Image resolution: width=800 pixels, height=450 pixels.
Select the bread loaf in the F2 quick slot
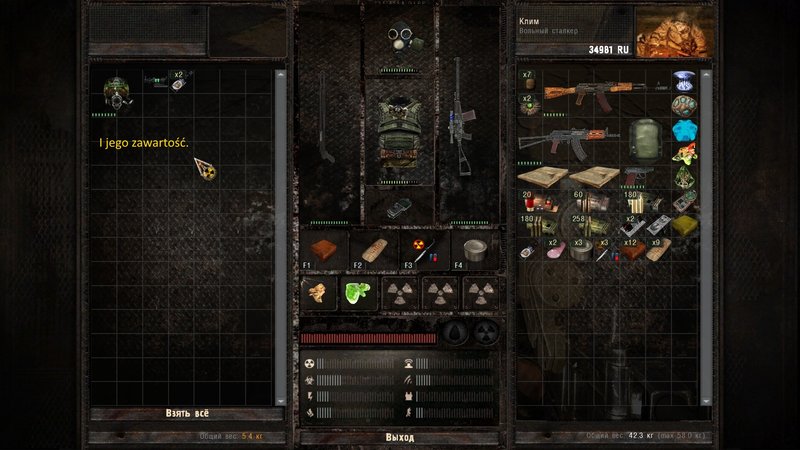372,250
